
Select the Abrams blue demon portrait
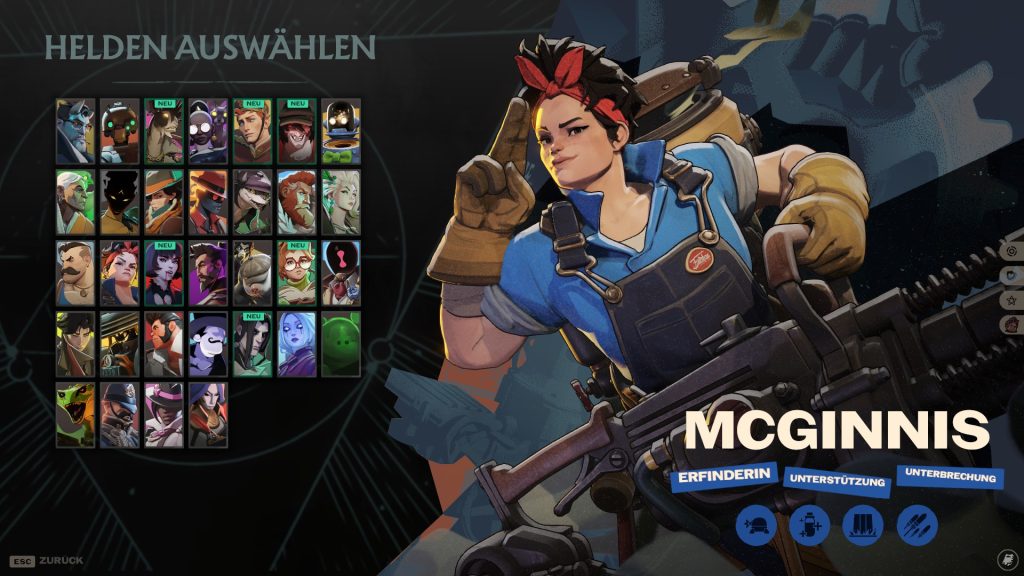pyautogui.click(x=76, y=131)
